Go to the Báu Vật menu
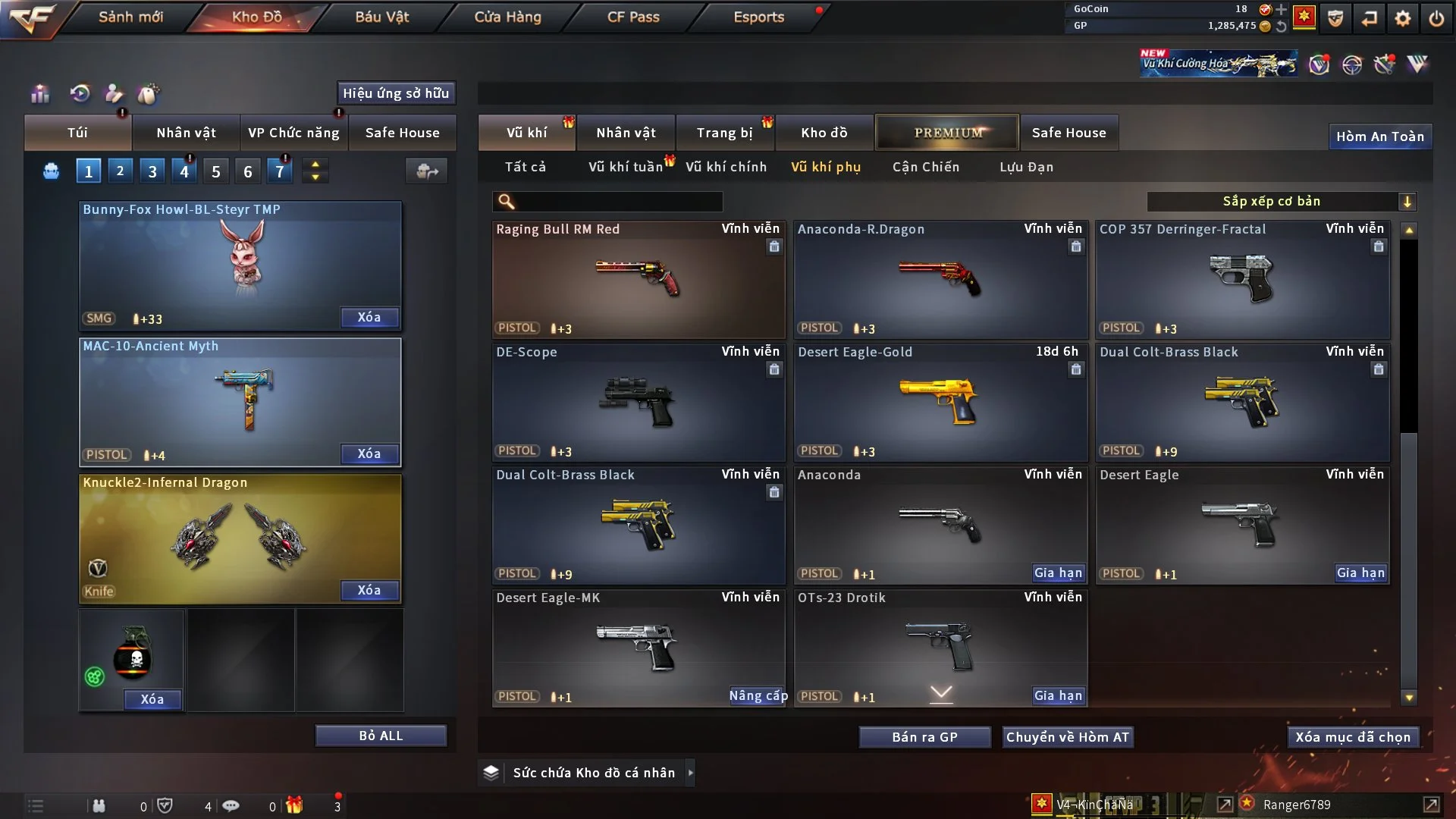Image resolution: width=1456 pixels, height=819 pixels. (381, 17)
